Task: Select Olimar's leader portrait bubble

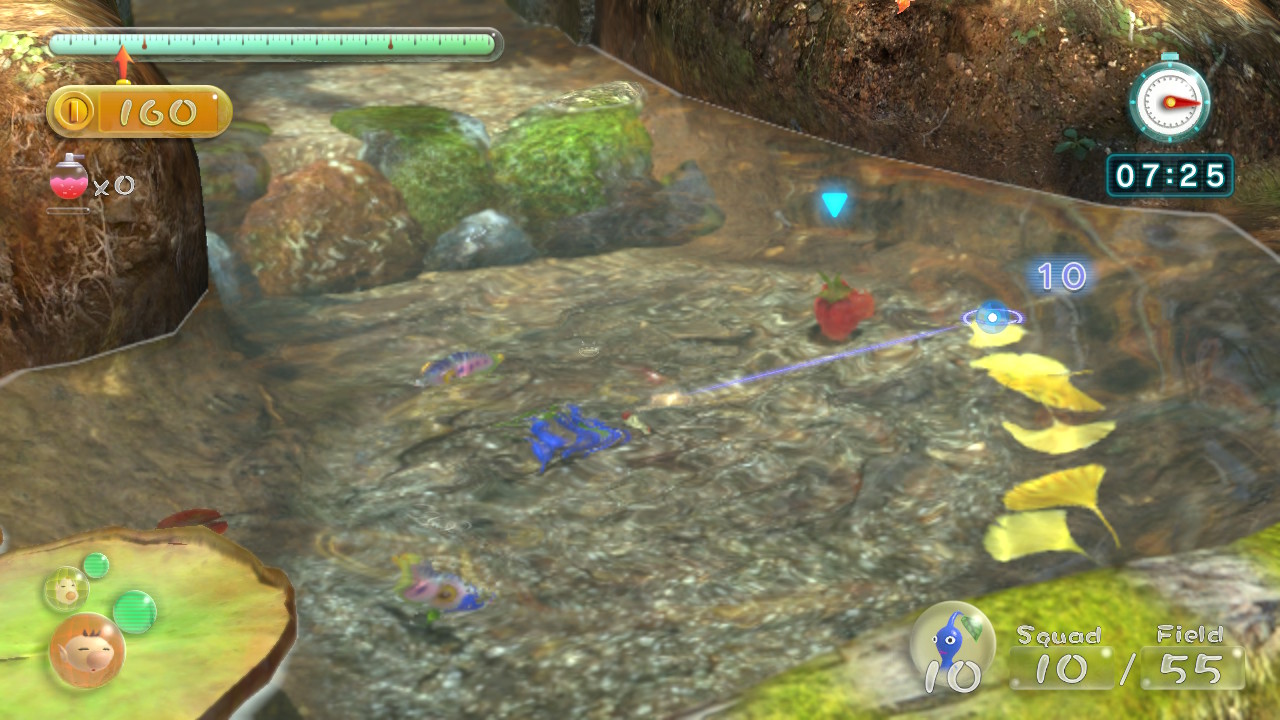Action: click(87, 650)
